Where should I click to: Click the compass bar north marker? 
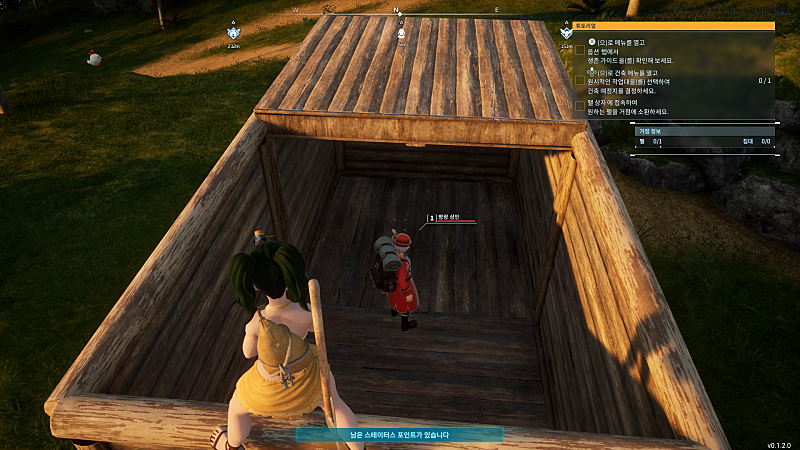click(x=398, y=10)
